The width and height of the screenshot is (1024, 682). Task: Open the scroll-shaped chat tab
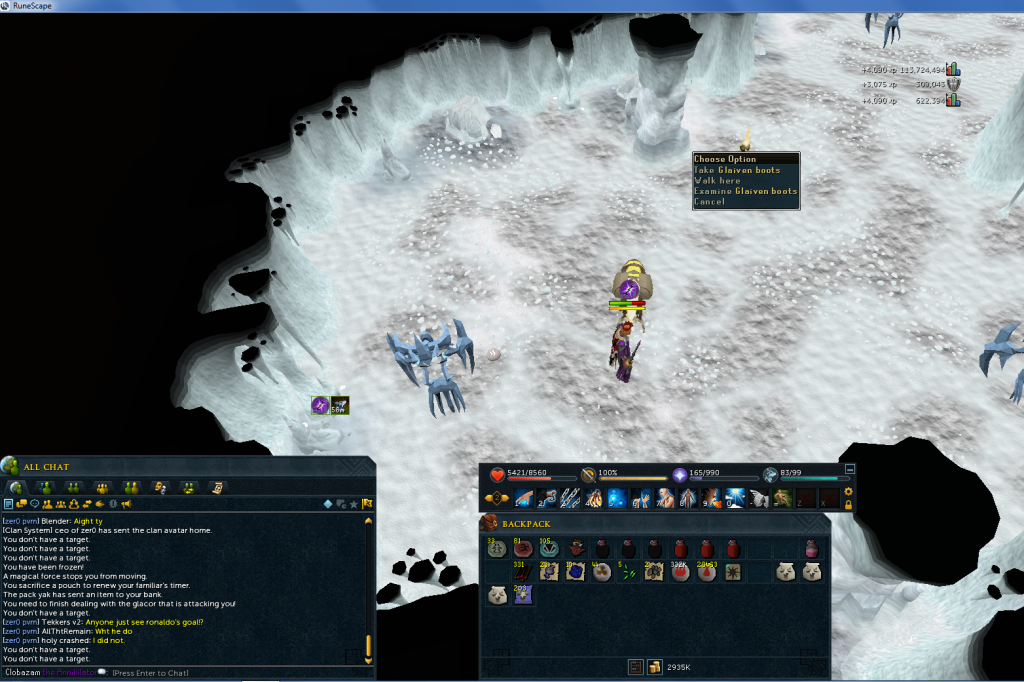tap(216, 487)
